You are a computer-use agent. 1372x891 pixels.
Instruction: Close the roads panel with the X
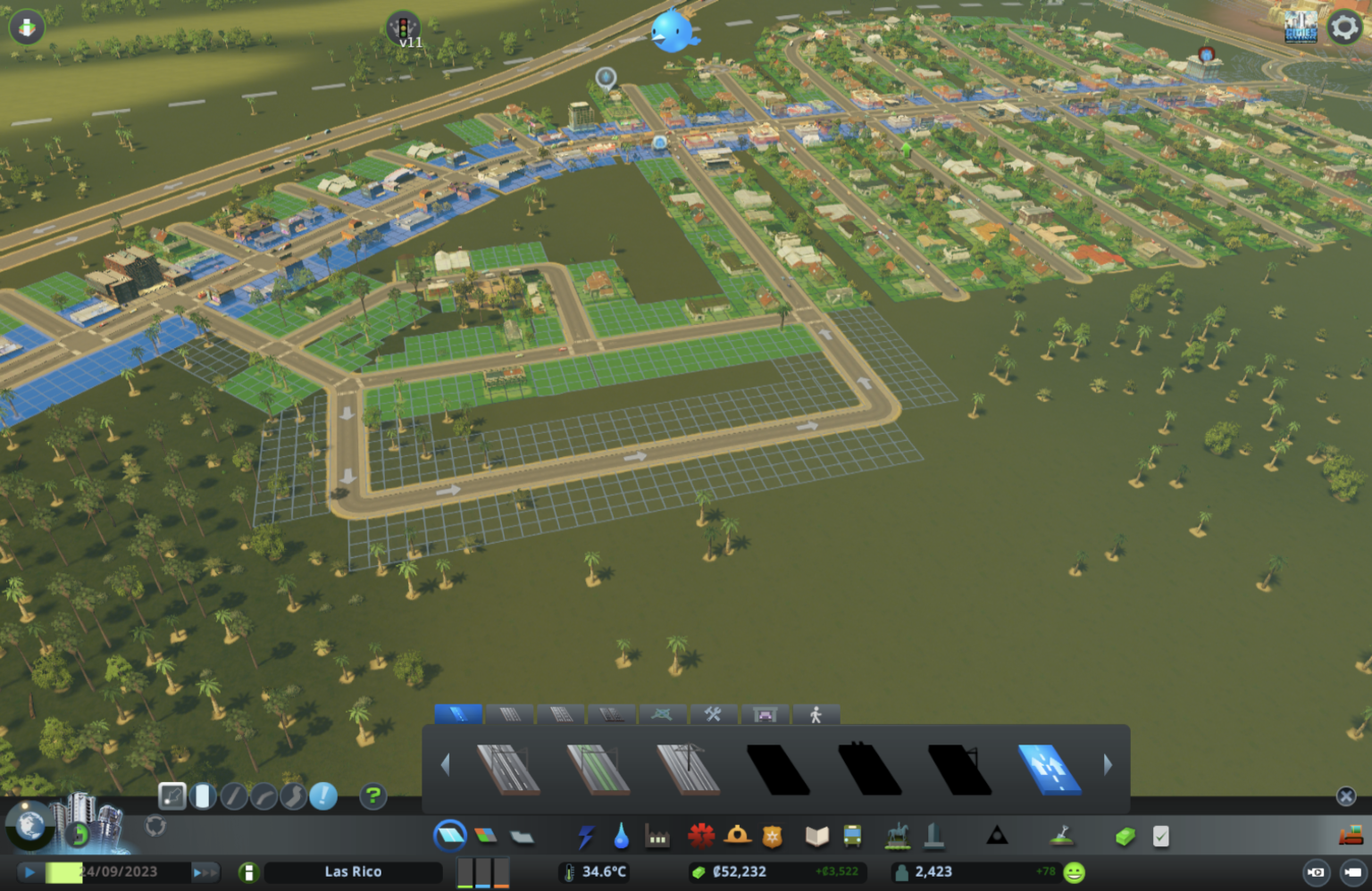click(x=1344, y=795)
